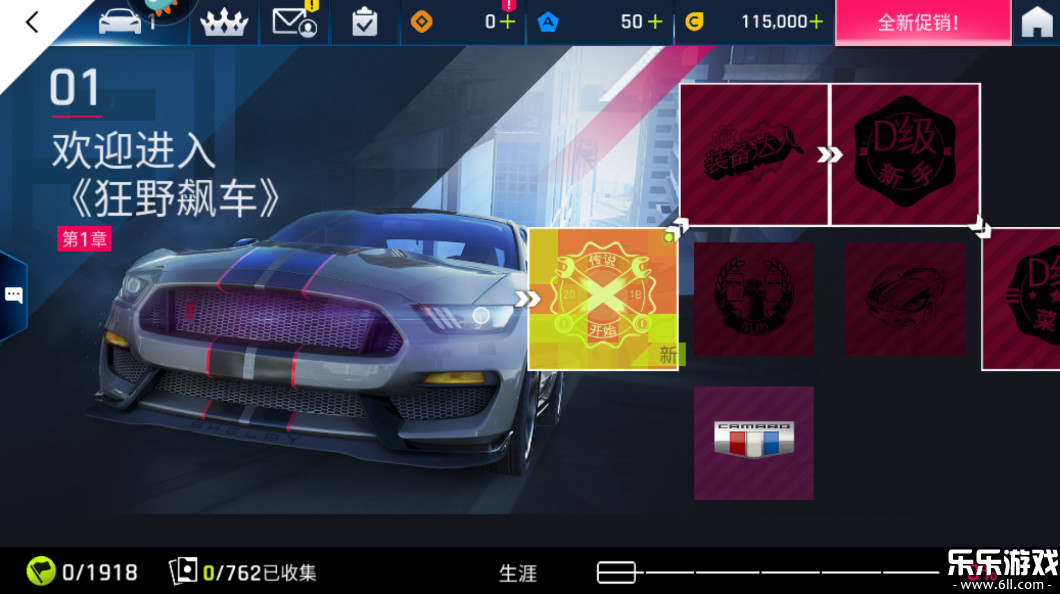Open the garage car icon
The height and width of the screenshot is (594, 1060).
point(122,22)
